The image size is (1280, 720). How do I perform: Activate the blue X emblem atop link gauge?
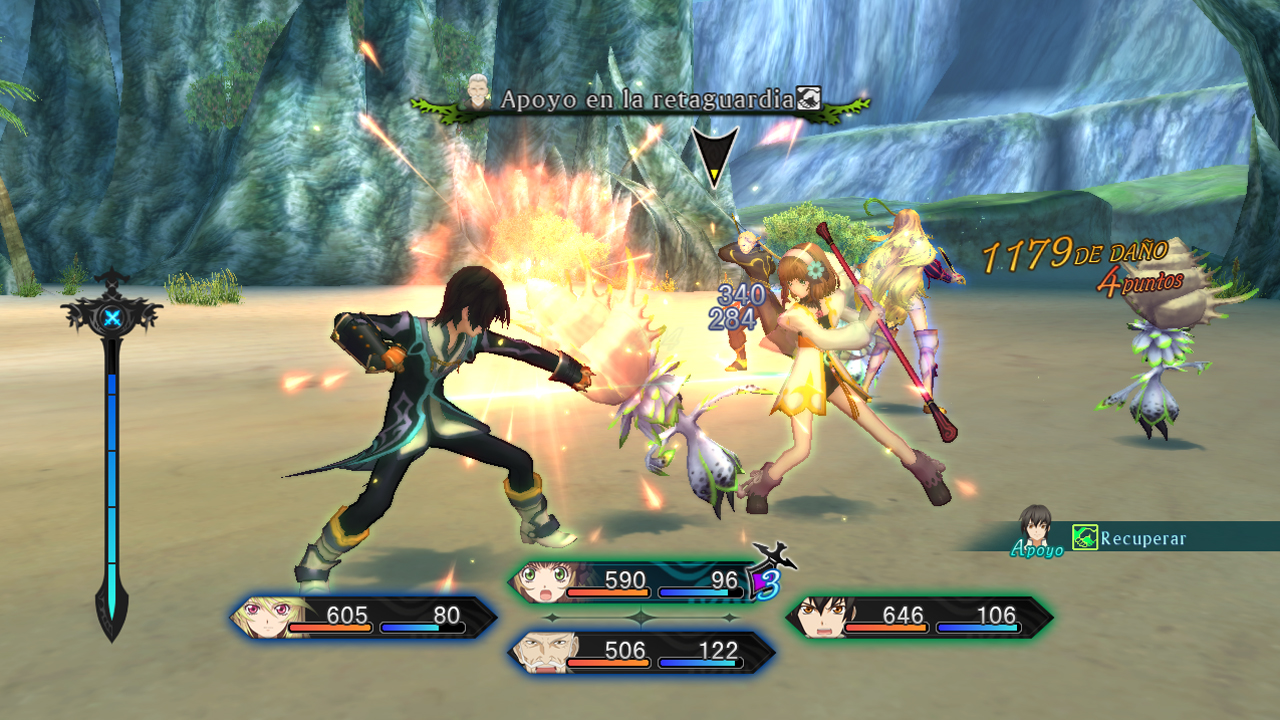[x=111, y=318]
